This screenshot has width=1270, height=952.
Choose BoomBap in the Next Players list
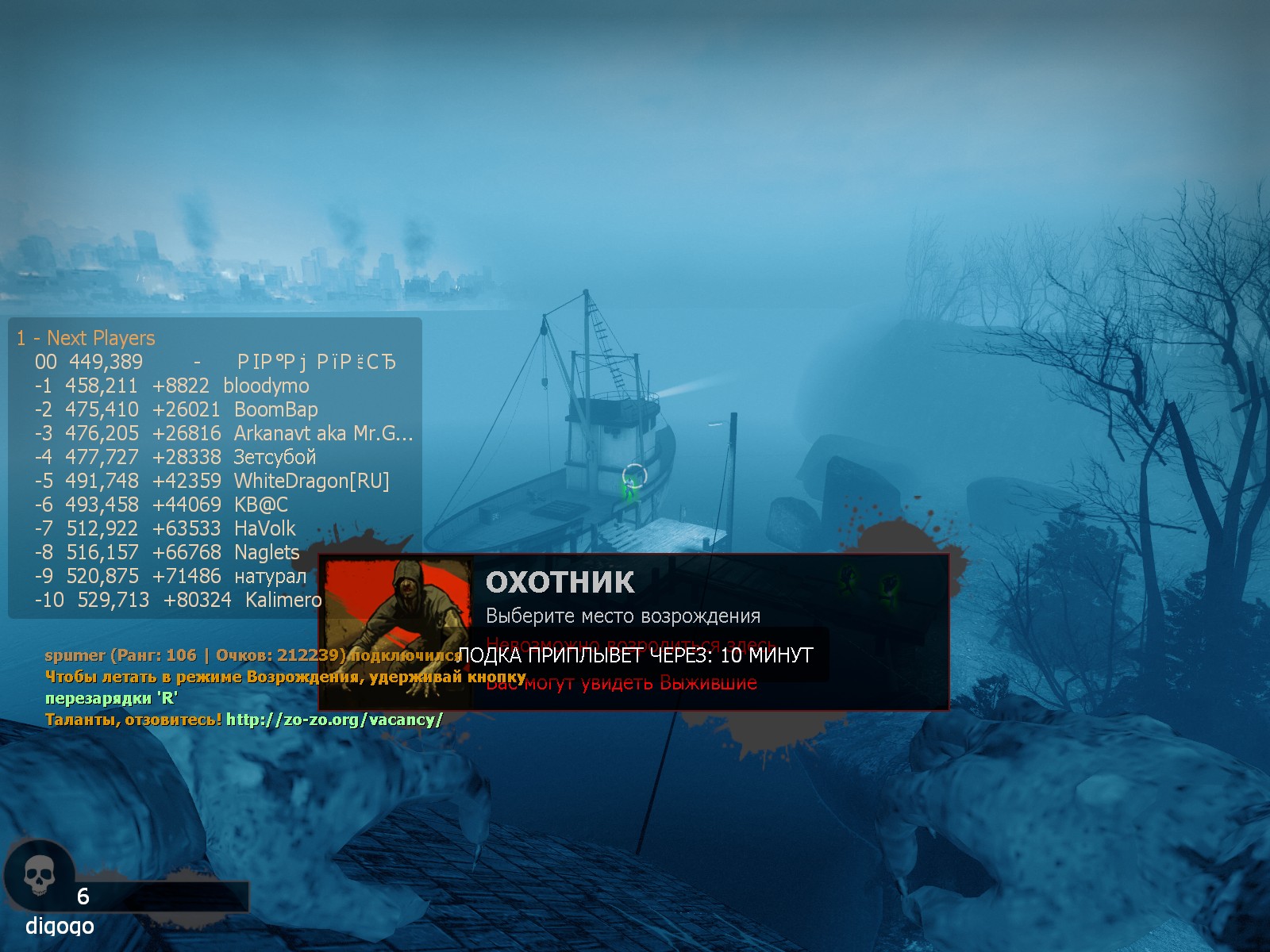pyautogui.click(x=275, y=409)
